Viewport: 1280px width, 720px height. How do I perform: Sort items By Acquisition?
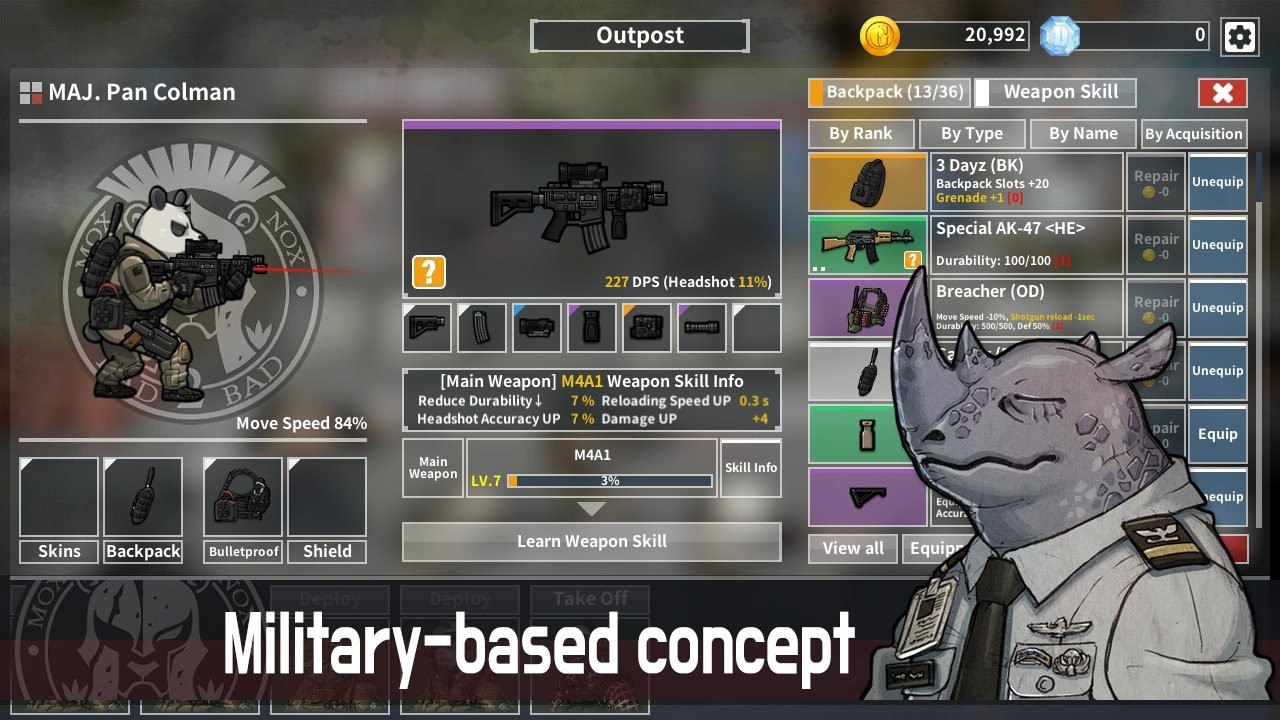(x=1193, y=134)
